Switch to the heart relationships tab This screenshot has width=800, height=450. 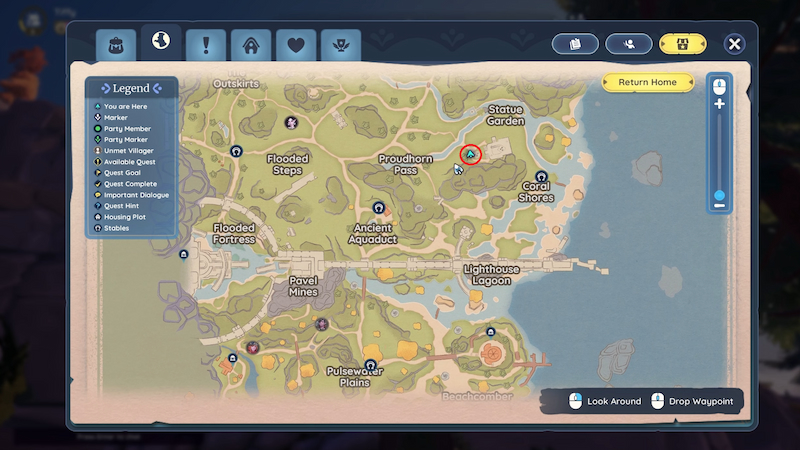pos(296,45)
